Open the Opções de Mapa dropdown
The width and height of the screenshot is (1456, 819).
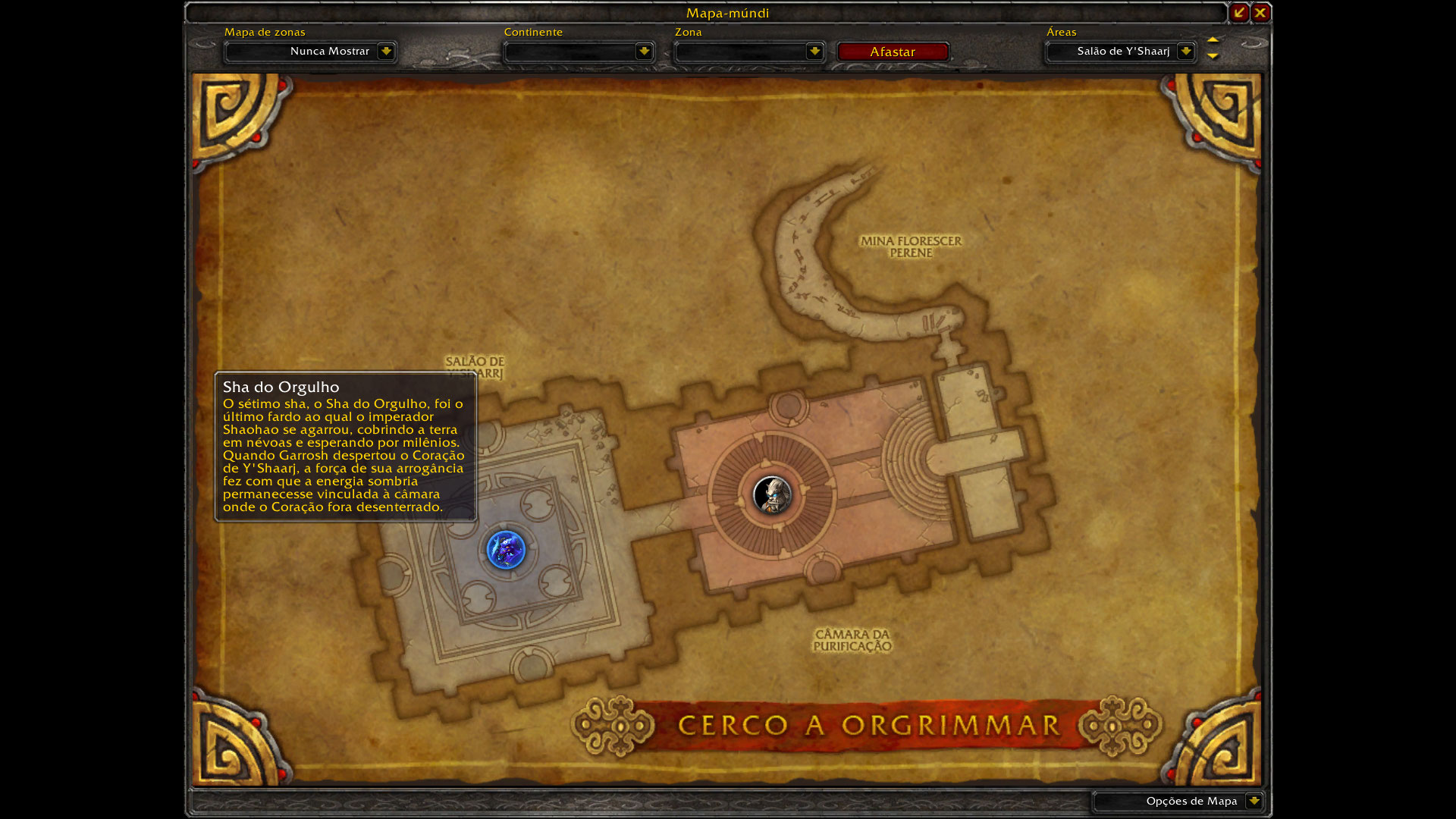tap(1254, 801)
